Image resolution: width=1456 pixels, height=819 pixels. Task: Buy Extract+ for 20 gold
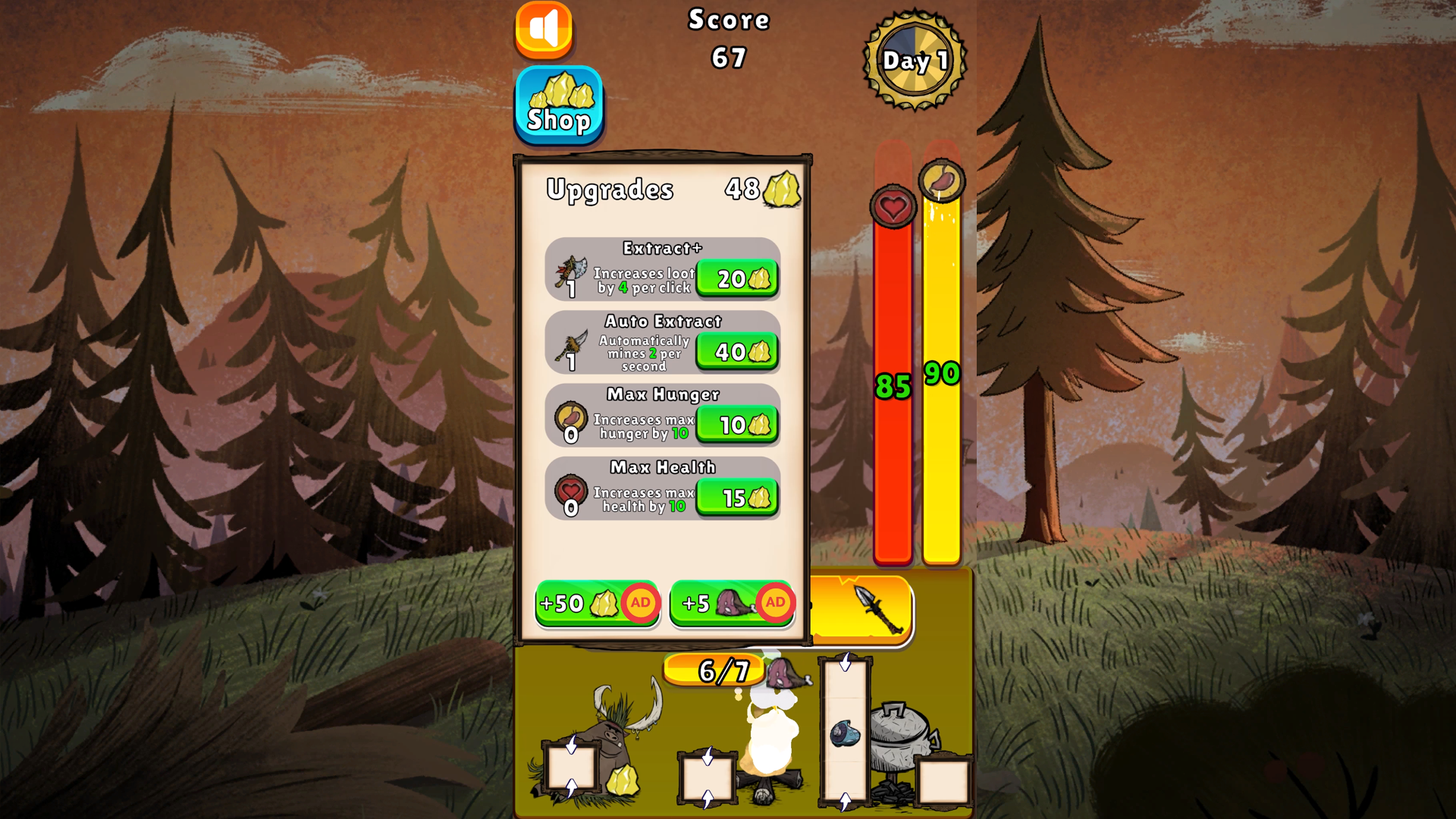pyautogui.click(x=736, y=278)
